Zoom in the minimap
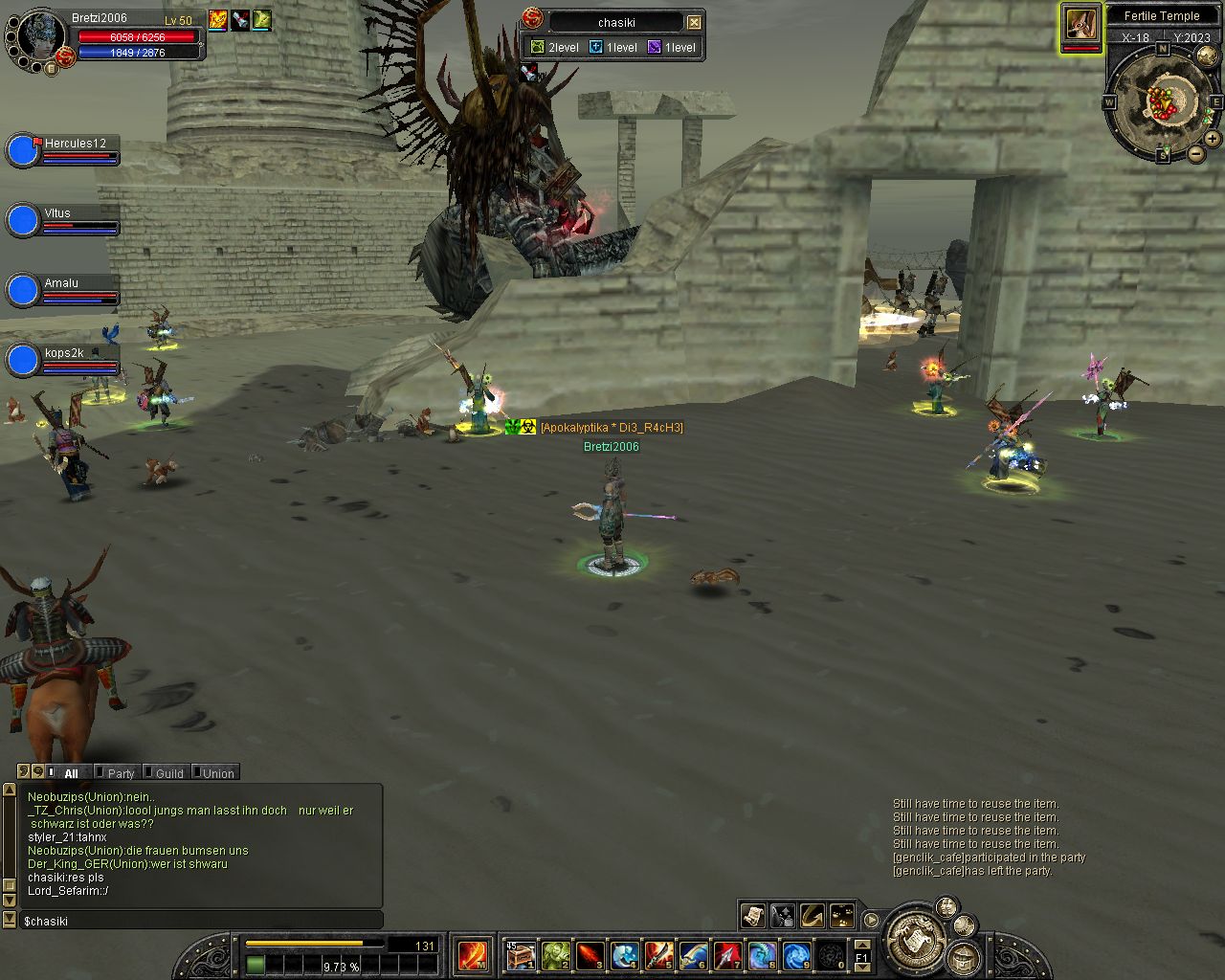The height and width of the screenshot is (980, 1225). [x=1212, y=139]
